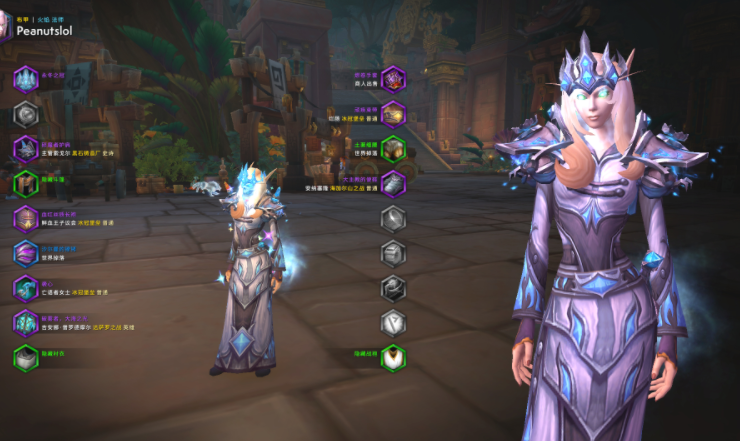Select the hidden cloak slot (隐藏斗篷)
Image resolution: width=740 pixels, height=441 pixels.
pyautogui.click(x=26, y=184)
